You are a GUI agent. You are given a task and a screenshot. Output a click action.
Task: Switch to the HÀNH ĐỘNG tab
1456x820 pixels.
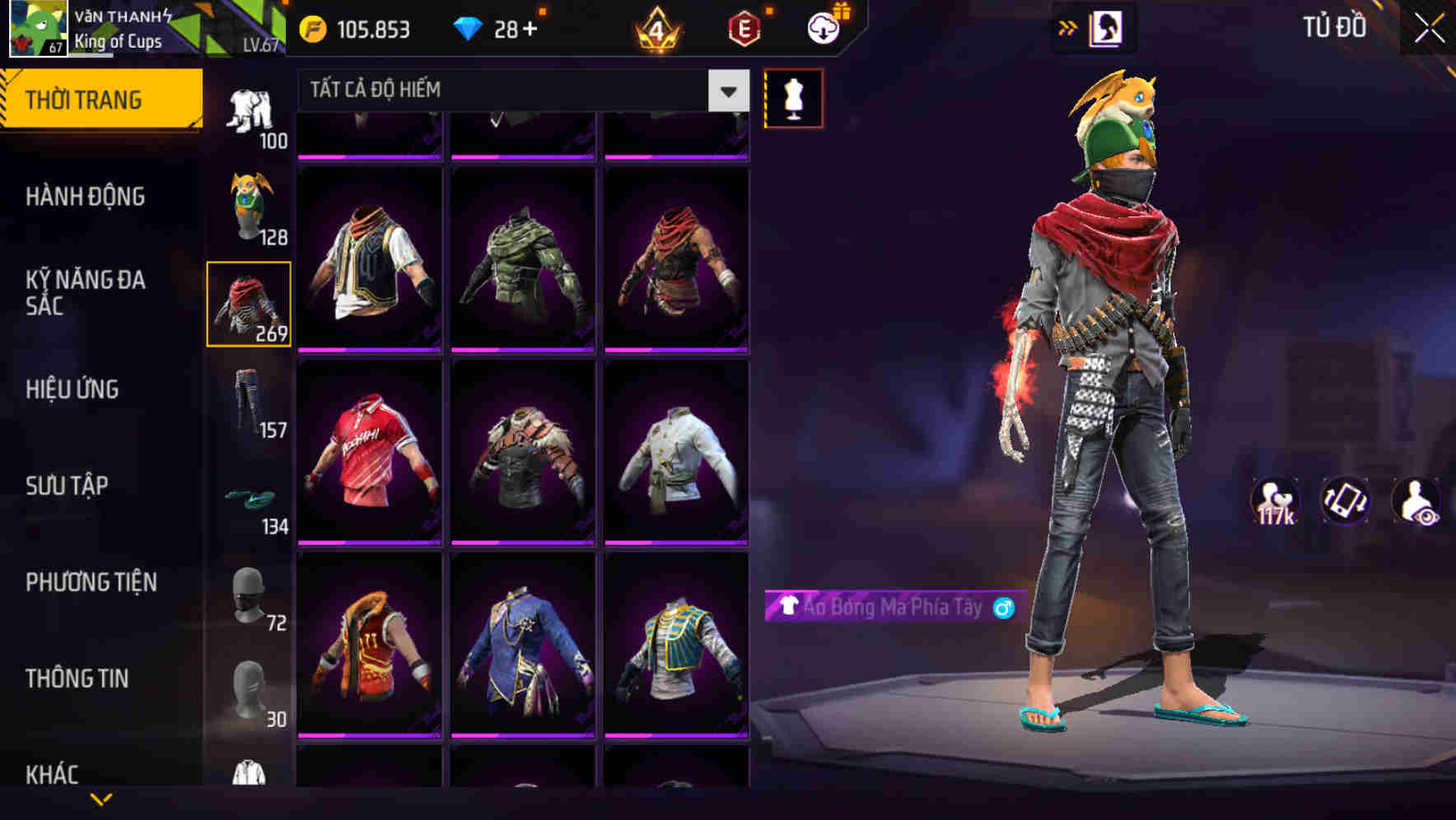[86, 197]
